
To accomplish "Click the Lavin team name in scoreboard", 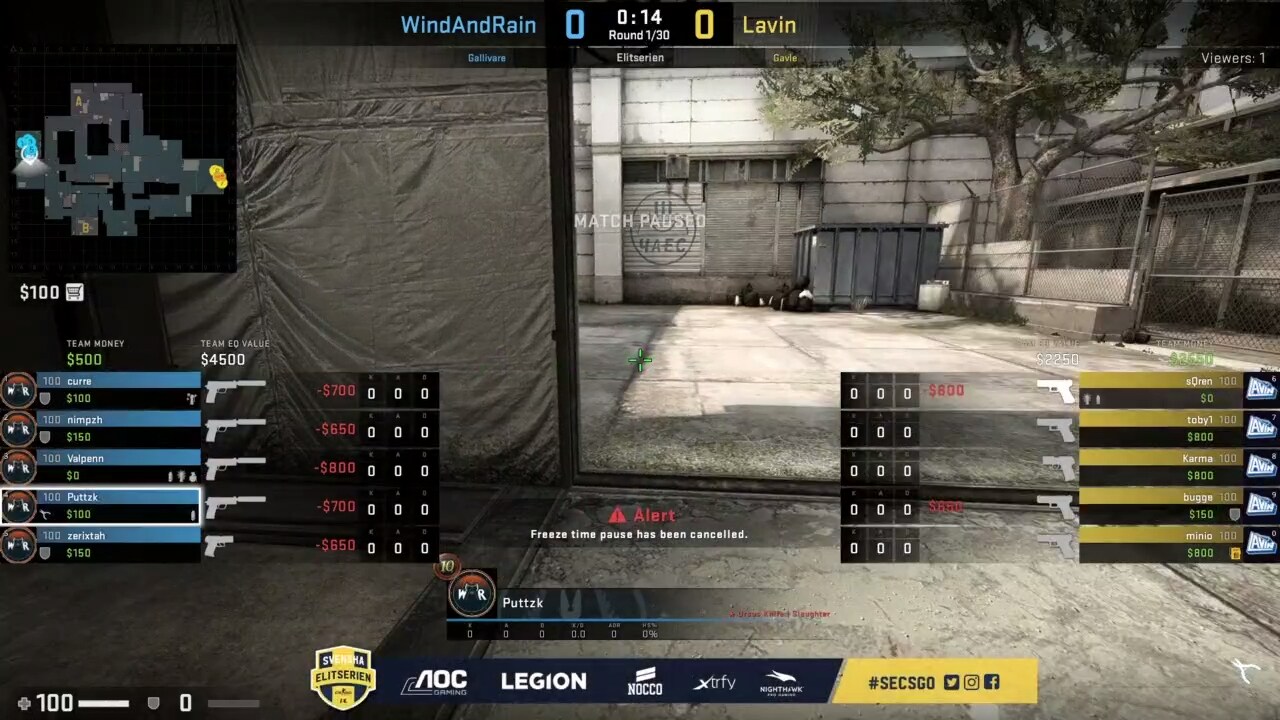I will click(769, 25).
